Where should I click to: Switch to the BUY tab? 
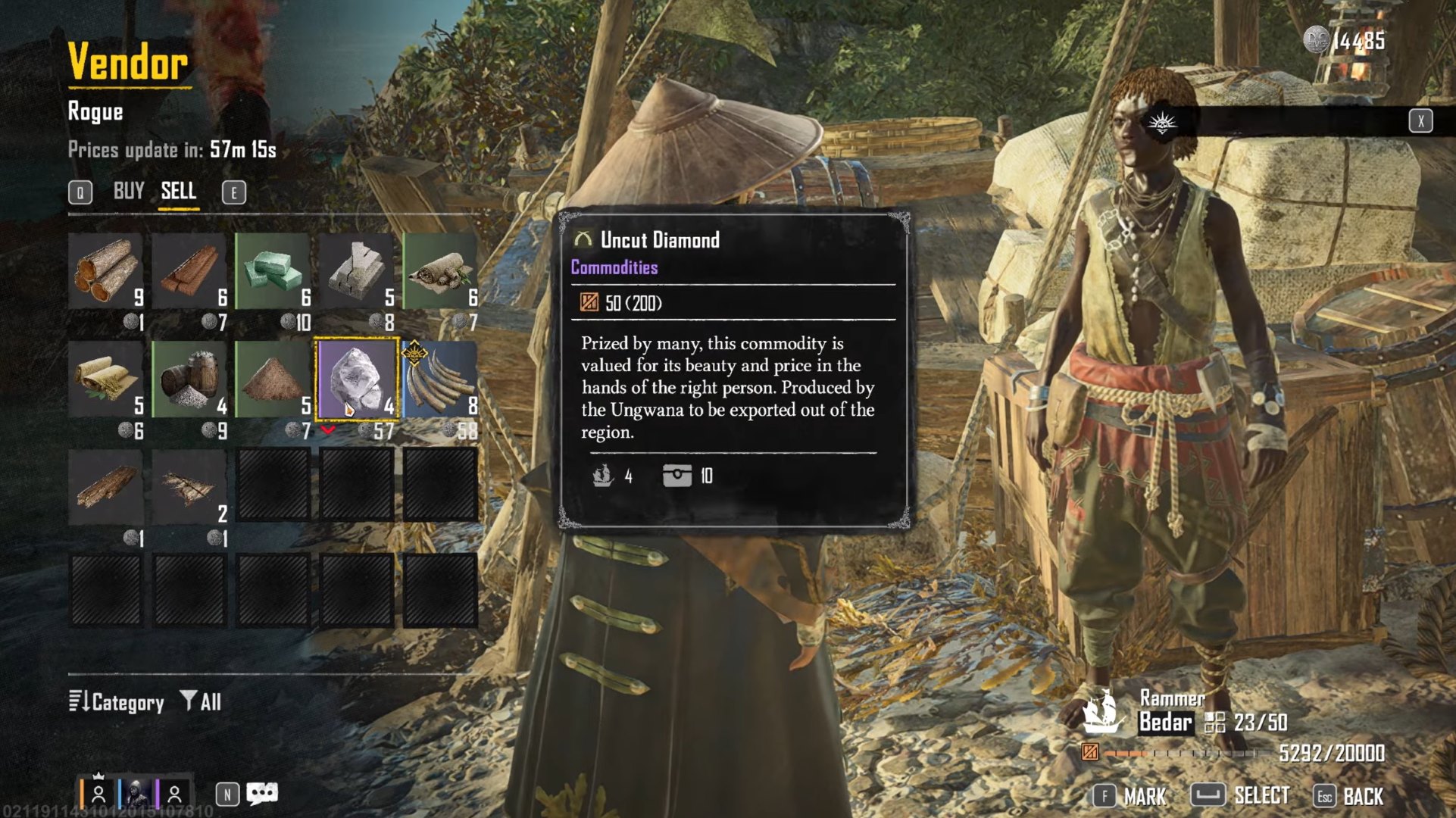(129, 191)
